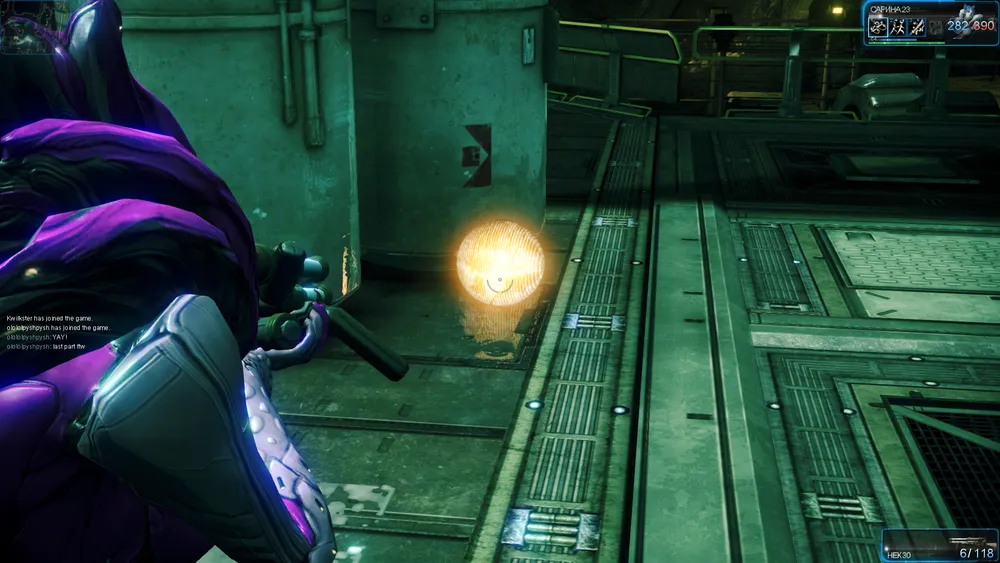Viewport: 1000px width, 563px height.
Task: Activate Saryn's first ability icon
Action: [x=877, y=28]
